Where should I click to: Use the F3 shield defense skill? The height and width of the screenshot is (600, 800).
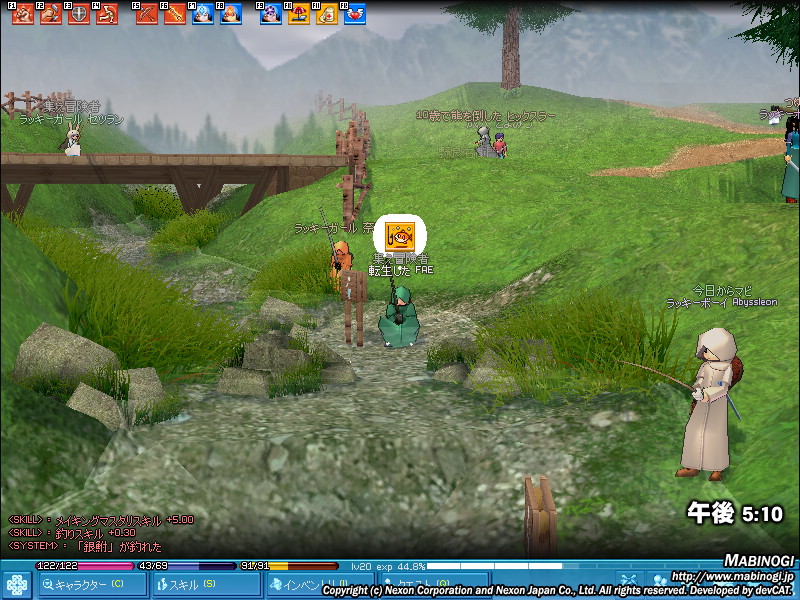(x=78, y=14)
